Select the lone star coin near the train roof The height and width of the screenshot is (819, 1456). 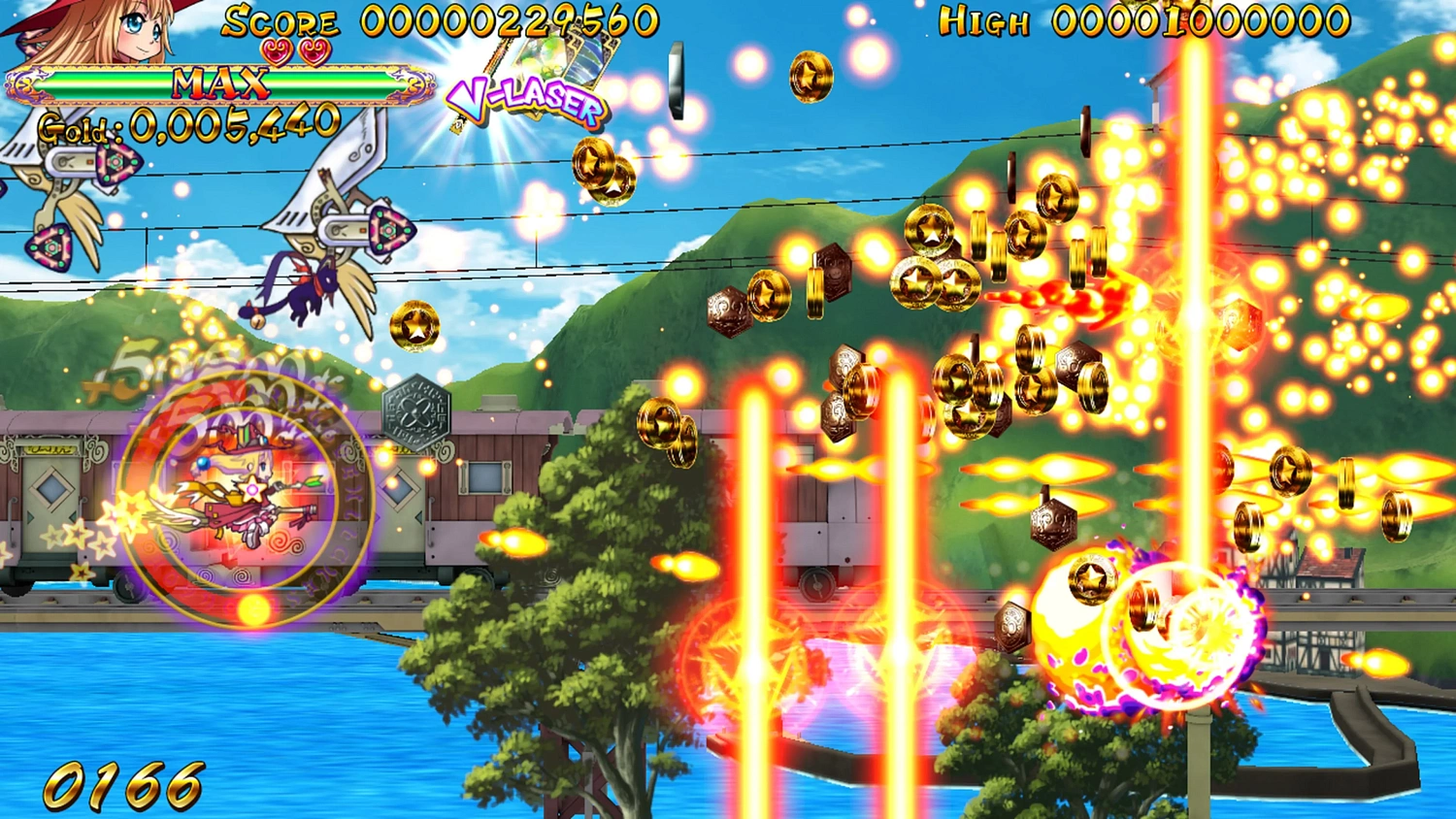pyautogui.click(x=413, y=327)
